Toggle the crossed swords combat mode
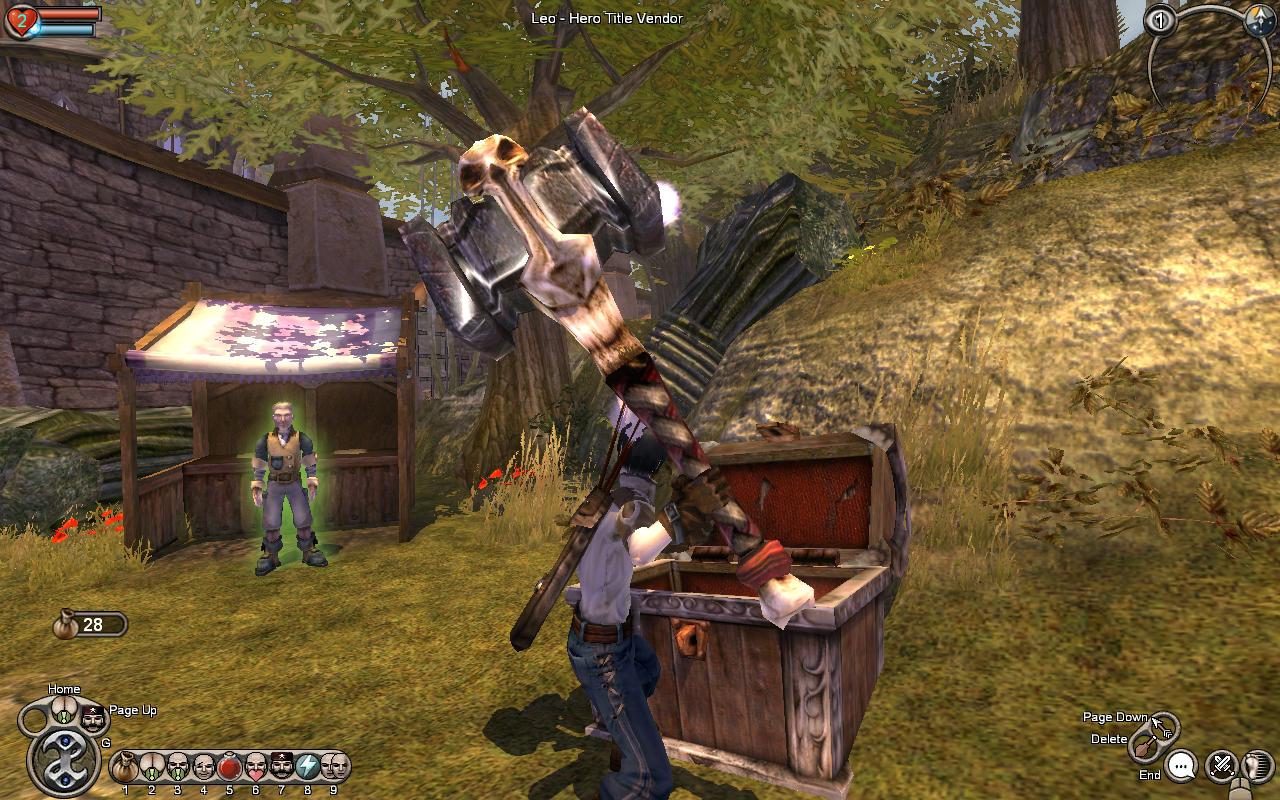Viewport: 1280px width, 800px height. [x=1222, y=766]
